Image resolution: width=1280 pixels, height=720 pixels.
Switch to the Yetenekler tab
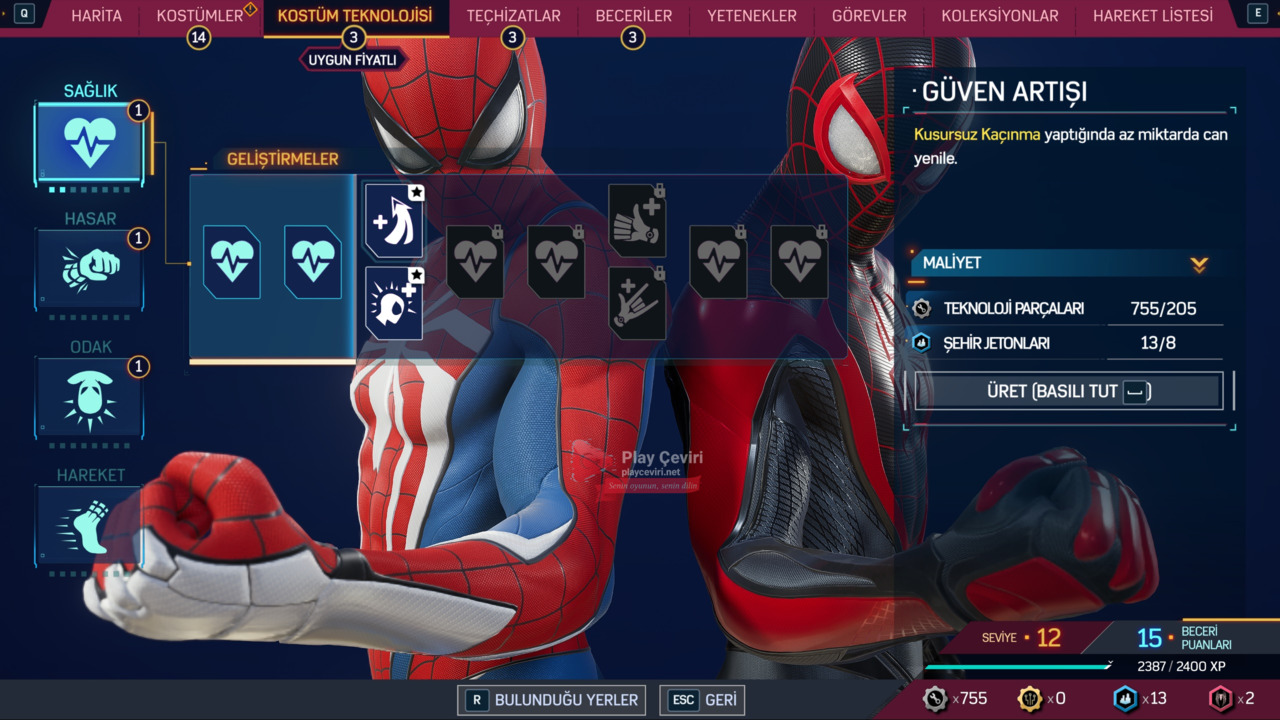pyautogui.click(x=751, y=16)
